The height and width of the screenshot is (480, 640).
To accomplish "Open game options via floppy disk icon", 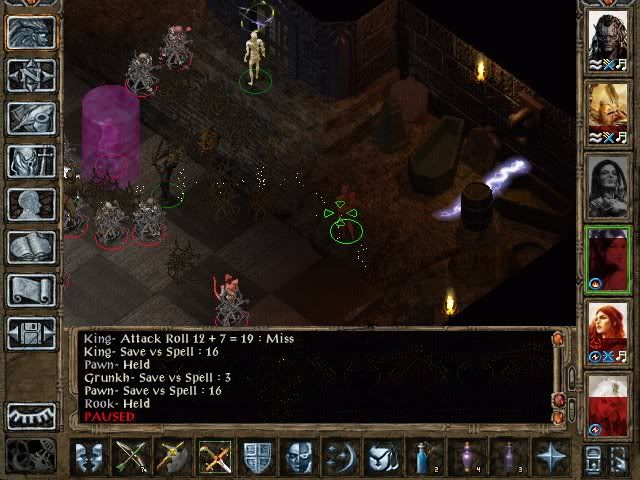I will pos(31,333).
